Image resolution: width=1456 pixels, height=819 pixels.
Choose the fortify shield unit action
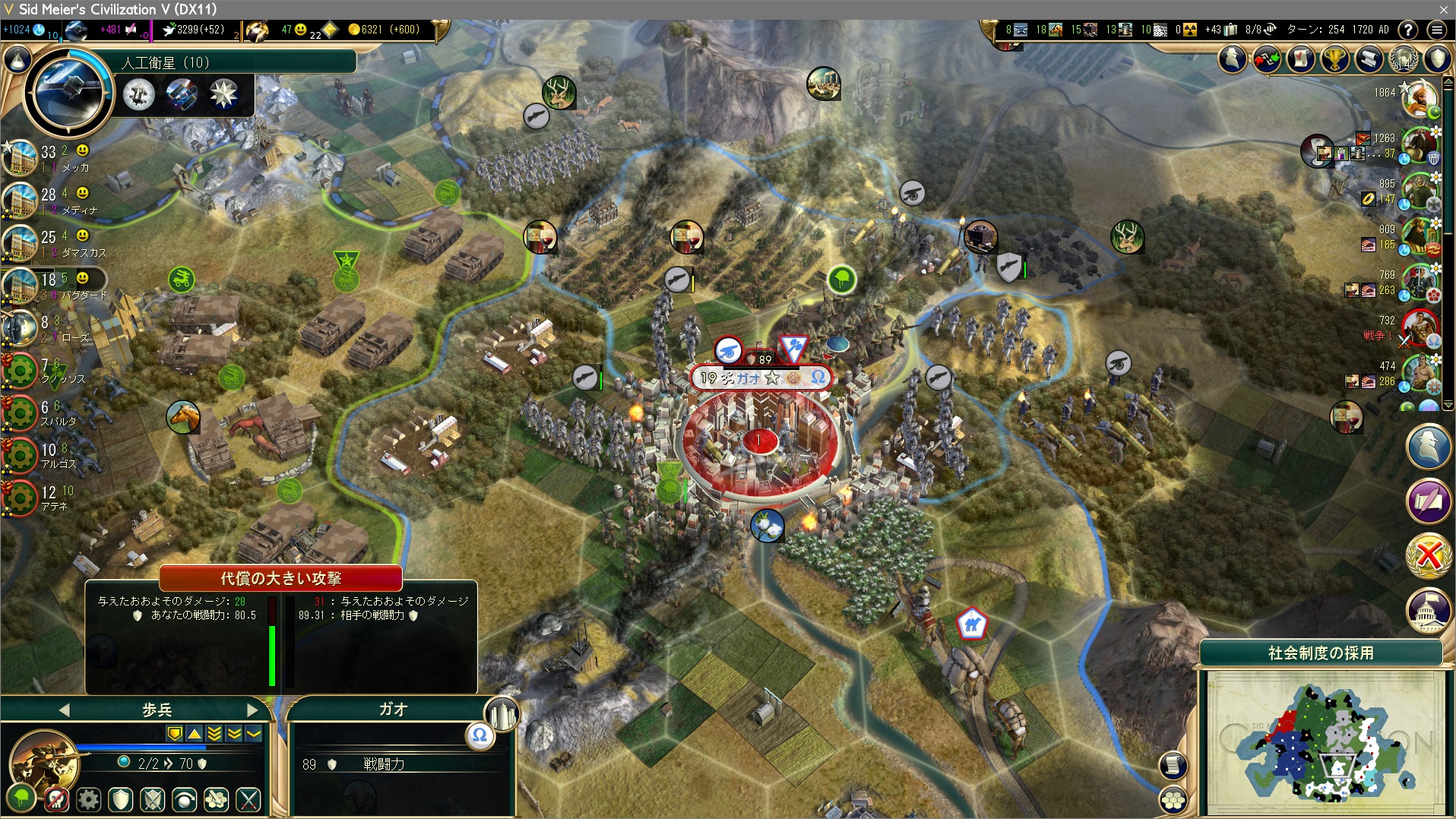pos(121,799)
